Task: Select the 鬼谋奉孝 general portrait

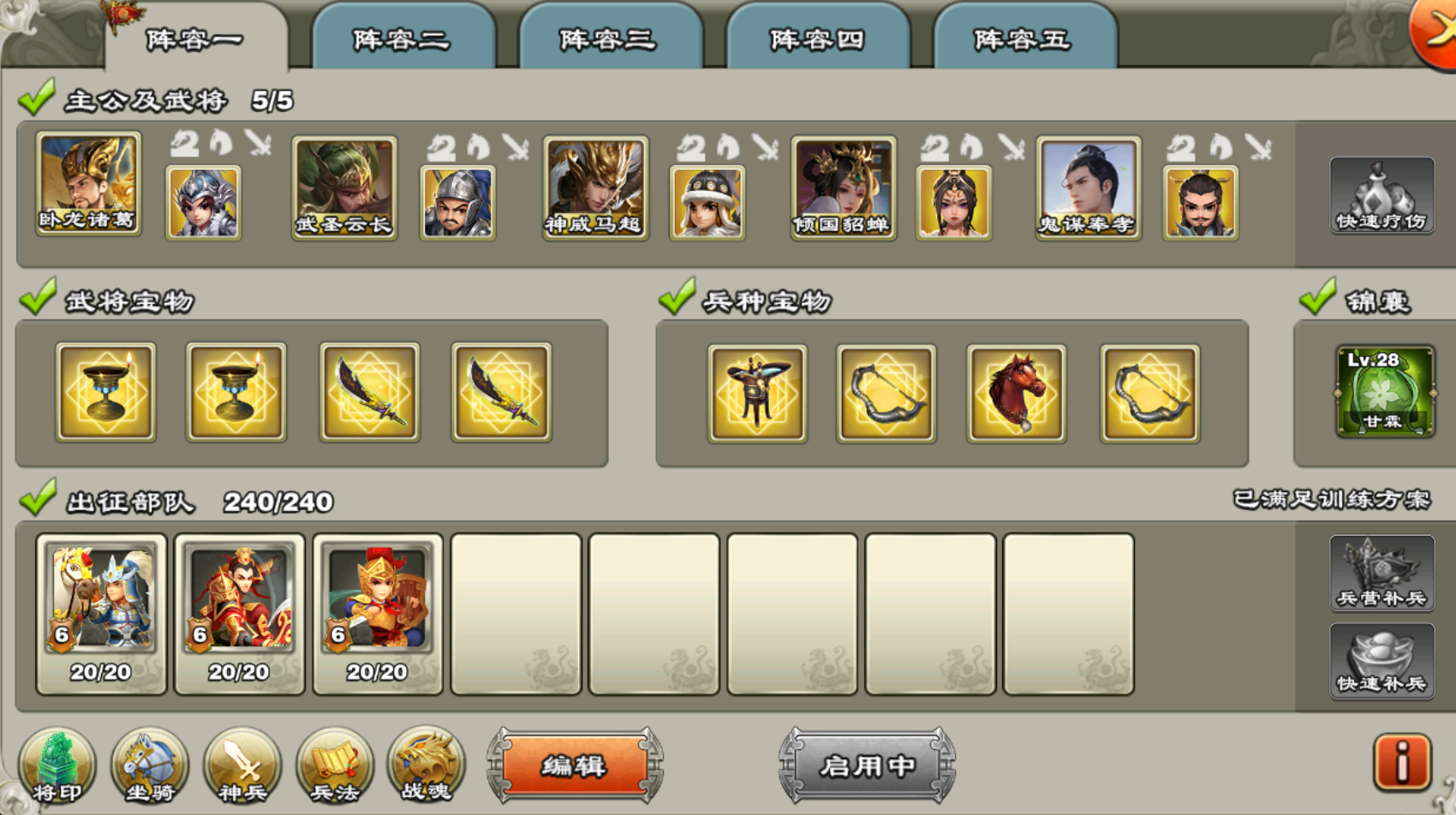Action: (1088, 187)
